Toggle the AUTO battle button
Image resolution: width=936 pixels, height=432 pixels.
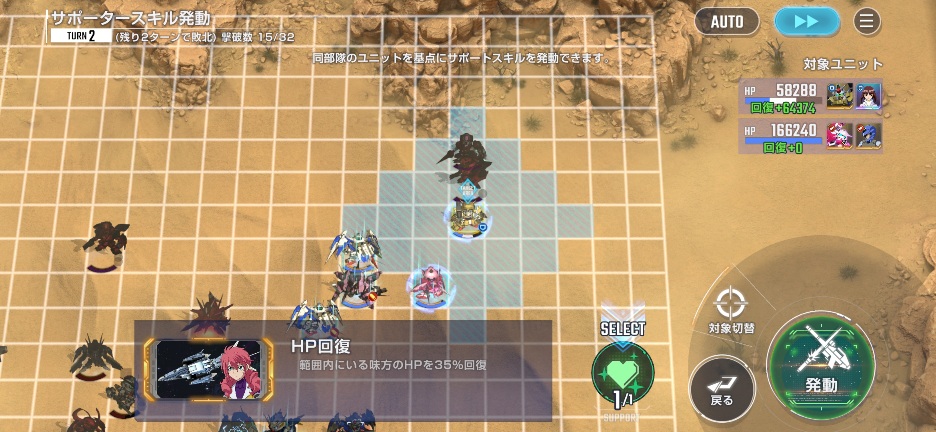(727, 21)
